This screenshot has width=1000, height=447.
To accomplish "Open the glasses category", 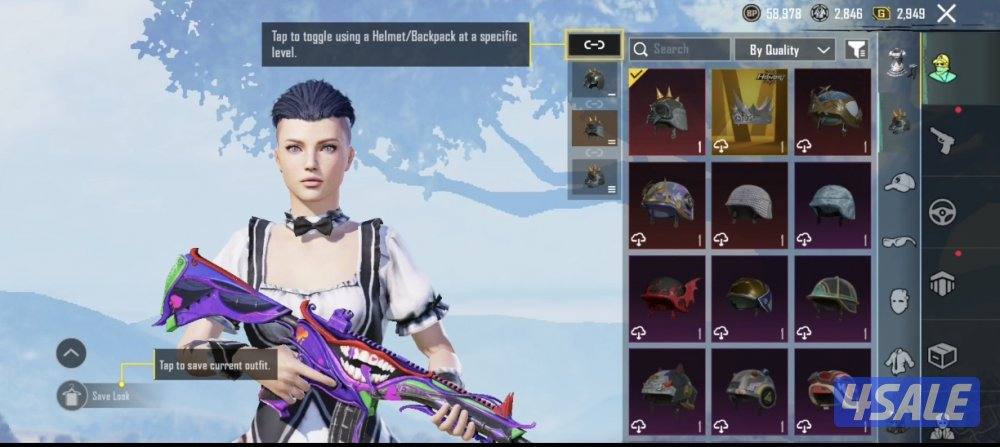I will (x=899, y=241).
